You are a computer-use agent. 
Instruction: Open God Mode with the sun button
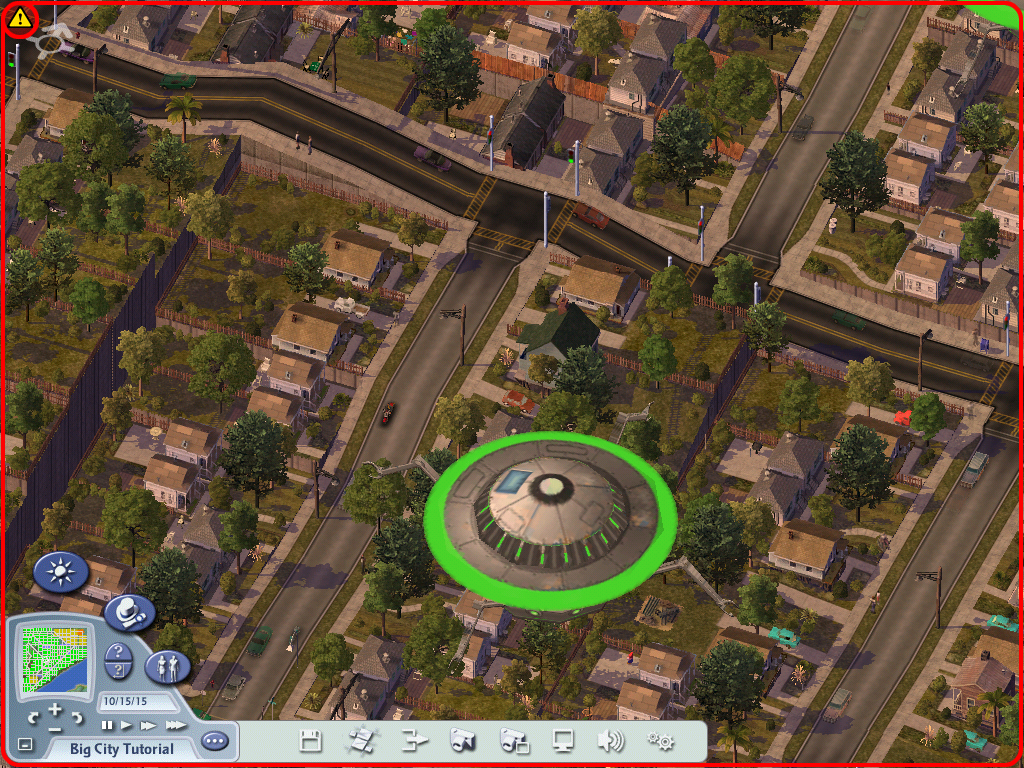61,572
